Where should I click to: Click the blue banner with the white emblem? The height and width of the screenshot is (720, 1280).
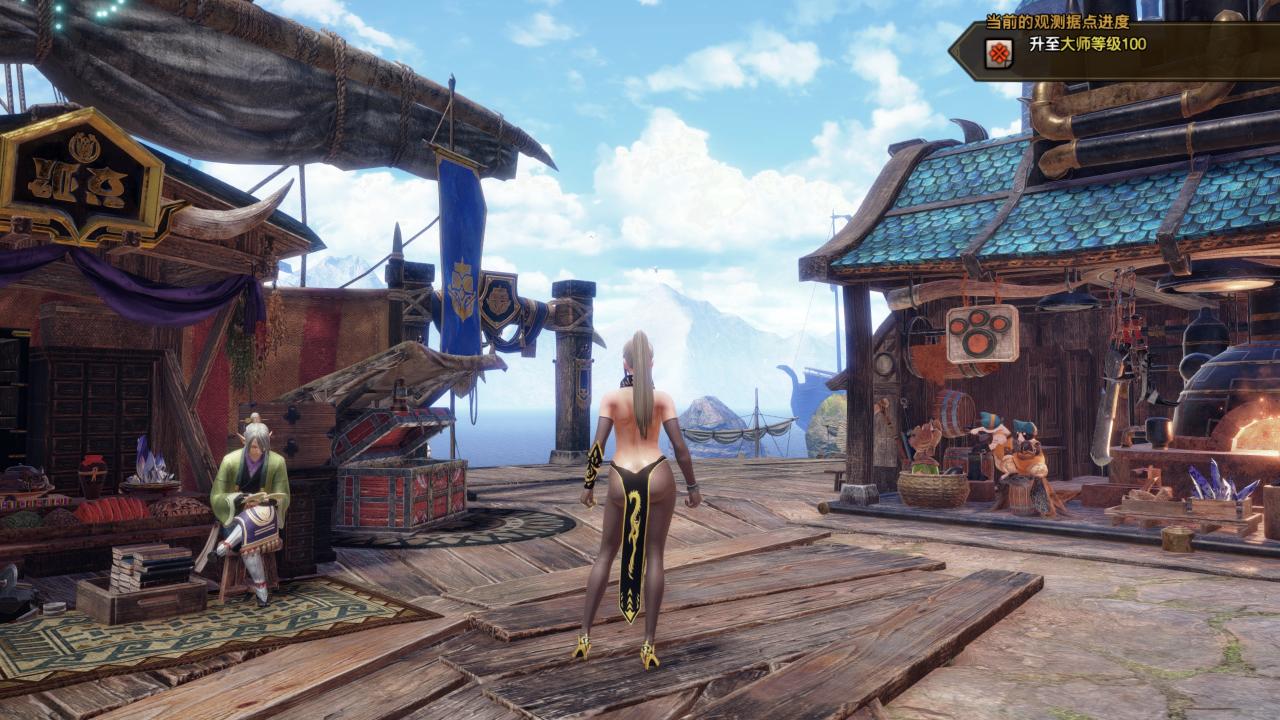tap(462, 290)
